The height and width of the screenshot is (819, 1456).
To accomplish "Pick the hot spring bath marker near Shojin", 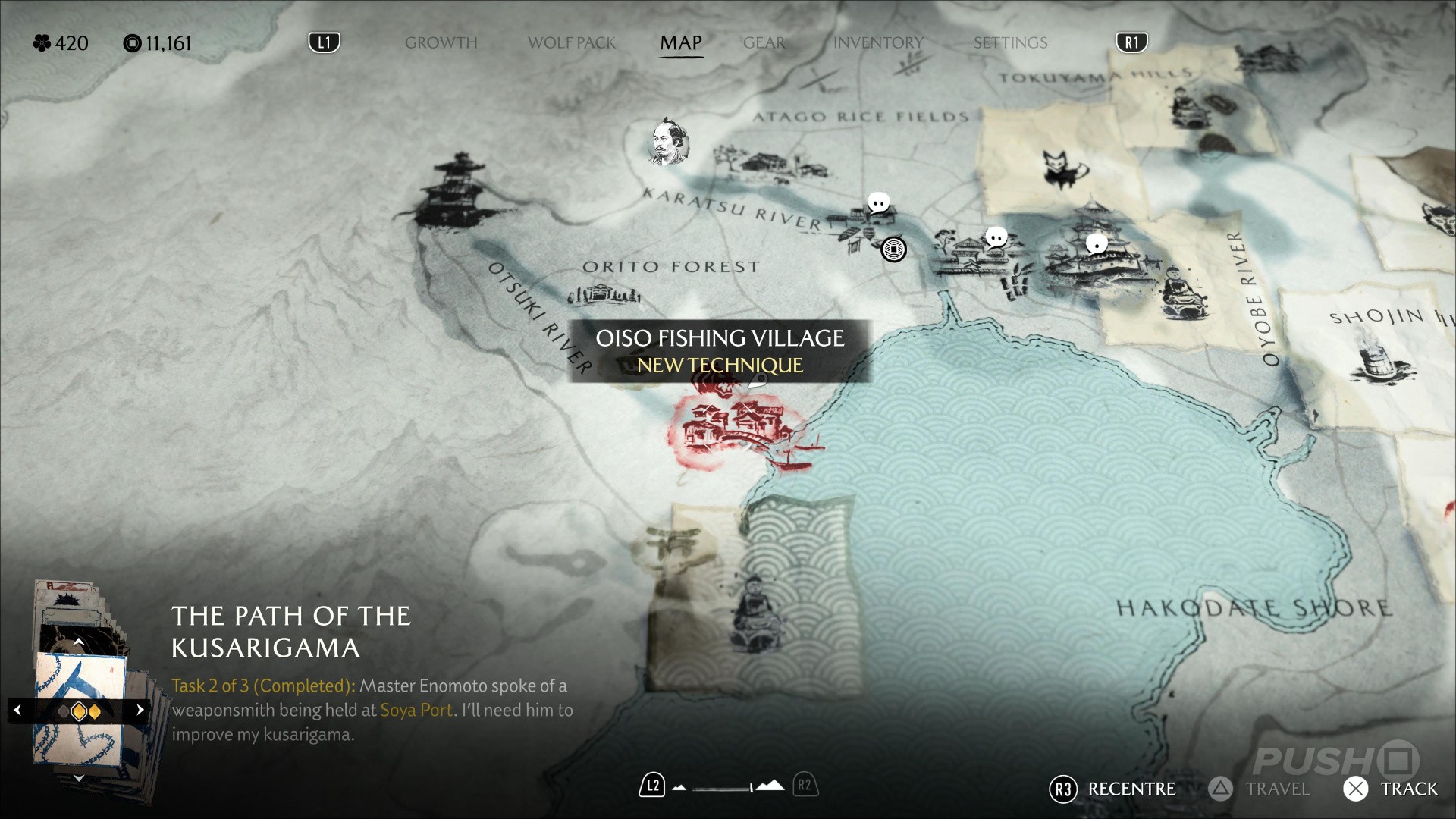I will pos(1376,363).
